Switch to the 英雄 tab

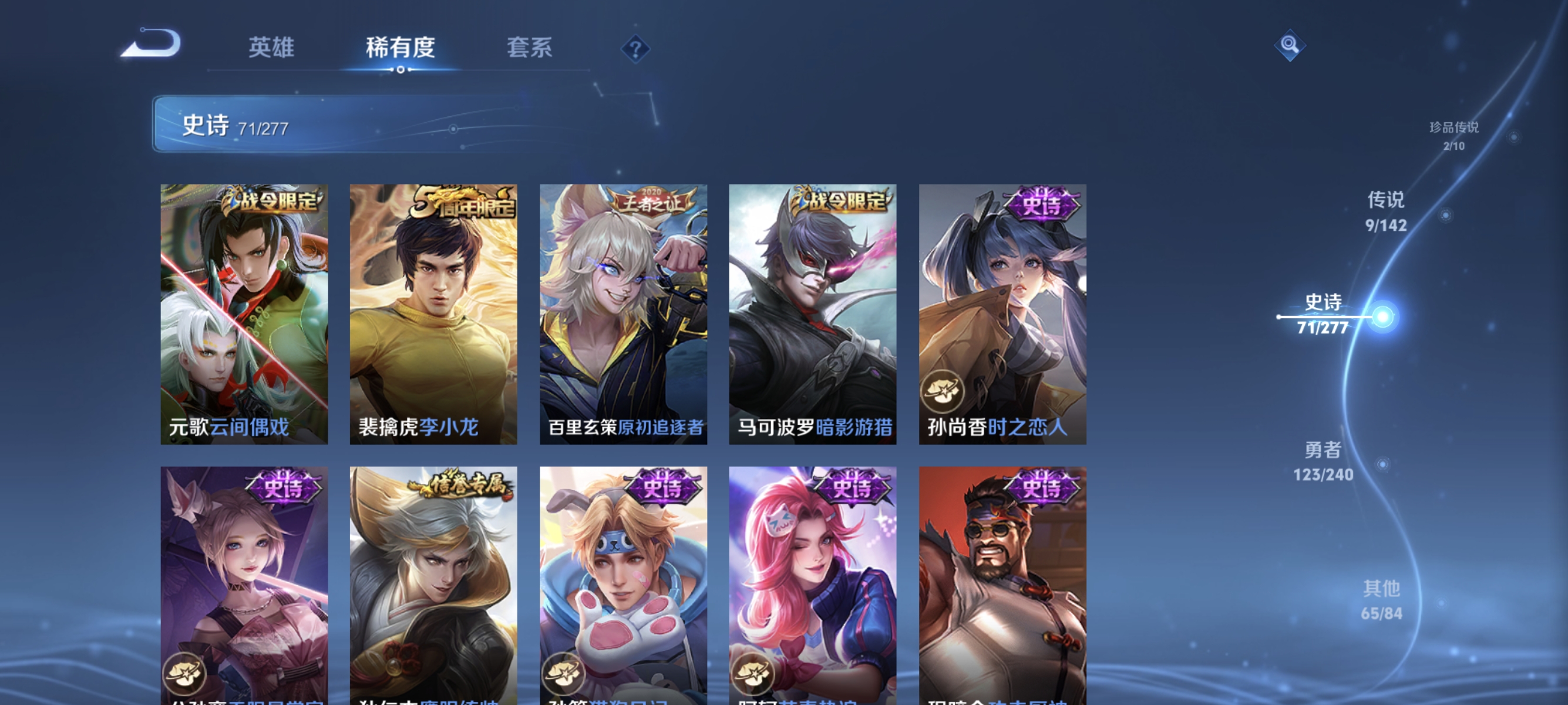coord(271,48)
